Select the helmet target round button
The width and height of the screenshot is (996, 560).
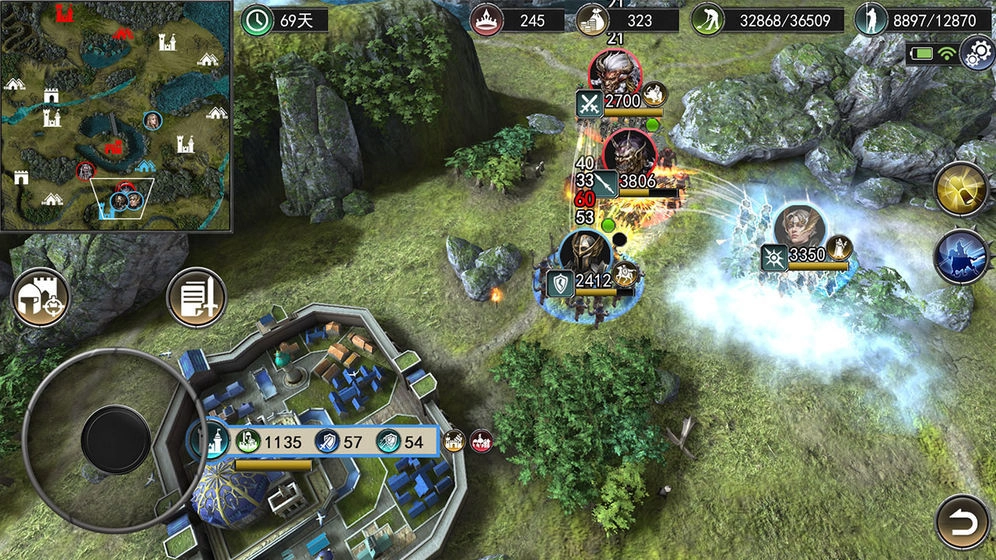[40, 297]
